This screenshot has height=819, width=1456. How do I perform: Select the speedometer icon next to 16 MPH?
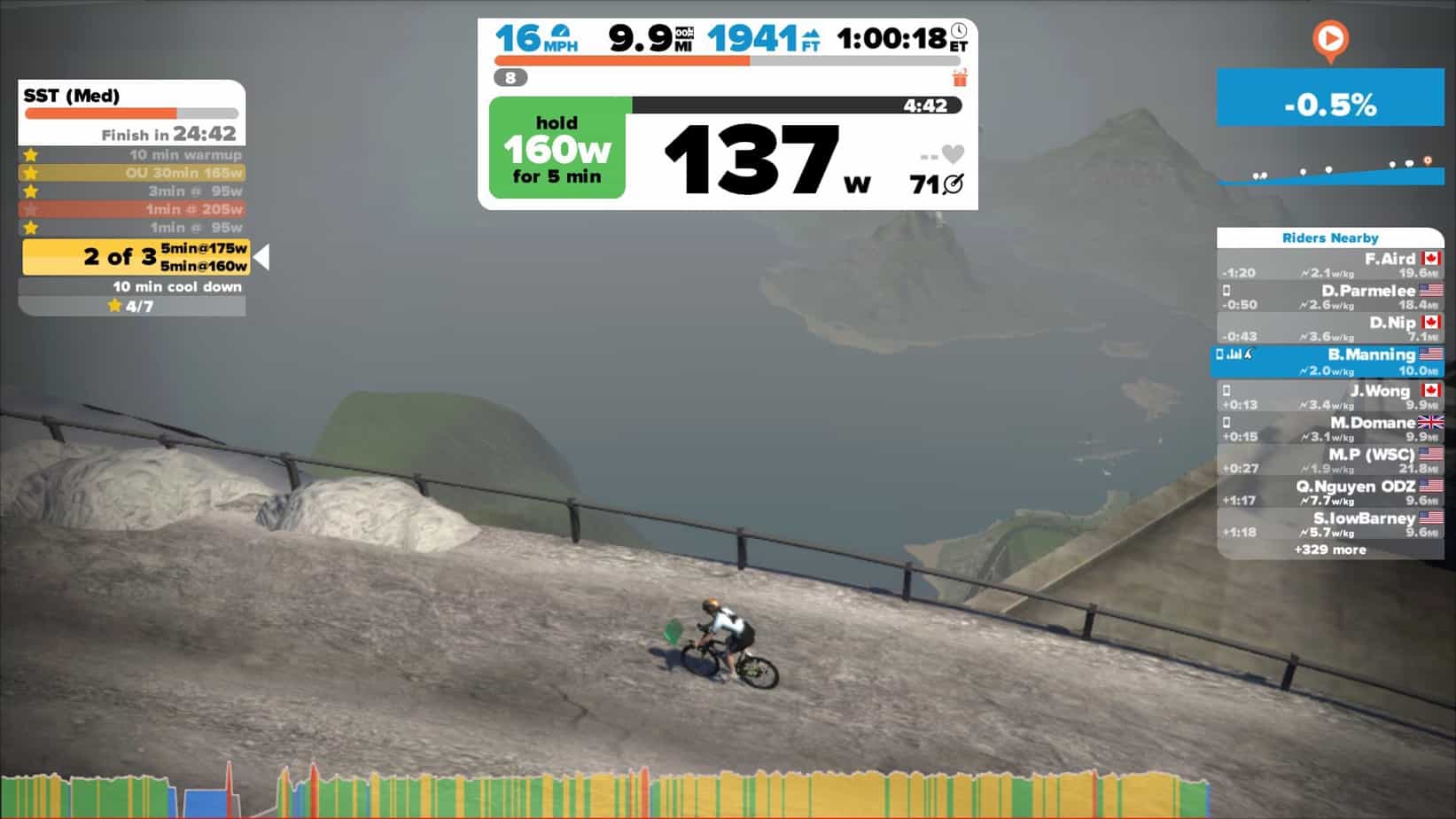point(562,30)
